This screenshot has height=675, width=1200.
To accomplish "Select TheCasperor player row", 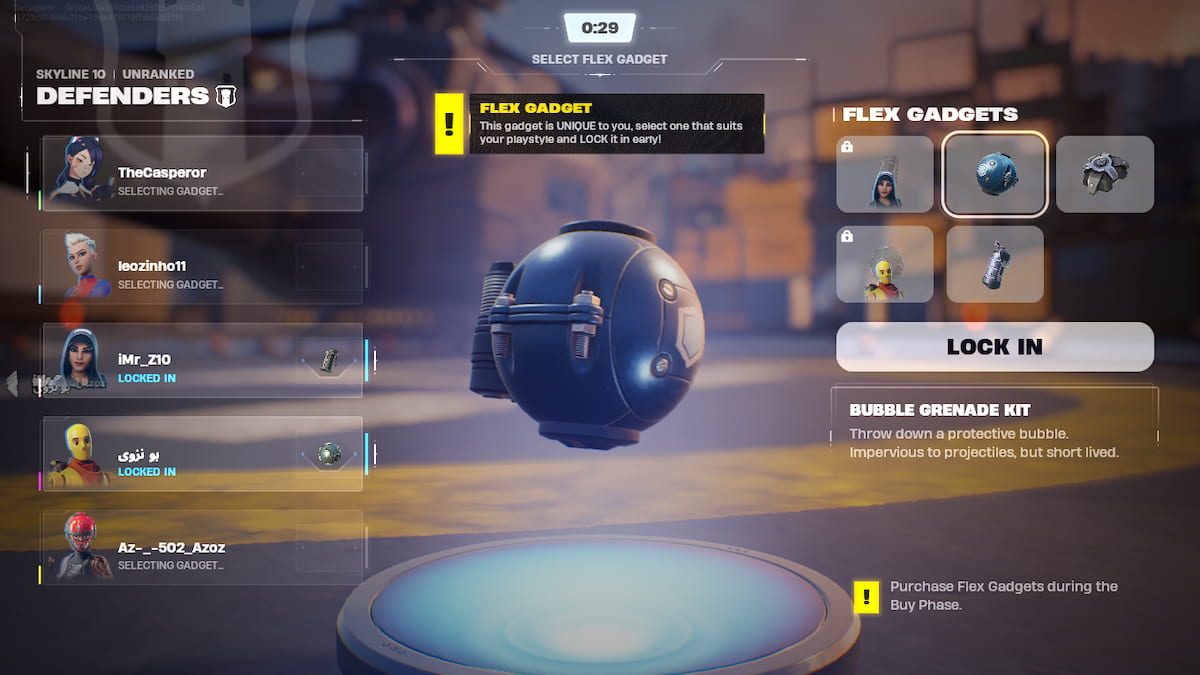I will 202,174.
